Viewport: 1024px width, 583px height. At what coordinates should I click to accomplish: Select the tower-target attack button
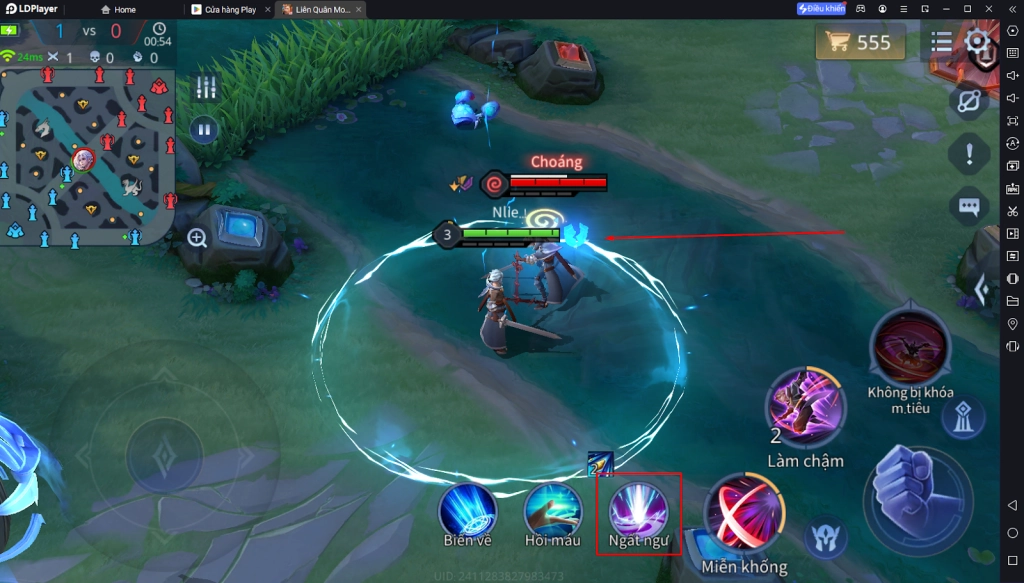tap(963, 418)
